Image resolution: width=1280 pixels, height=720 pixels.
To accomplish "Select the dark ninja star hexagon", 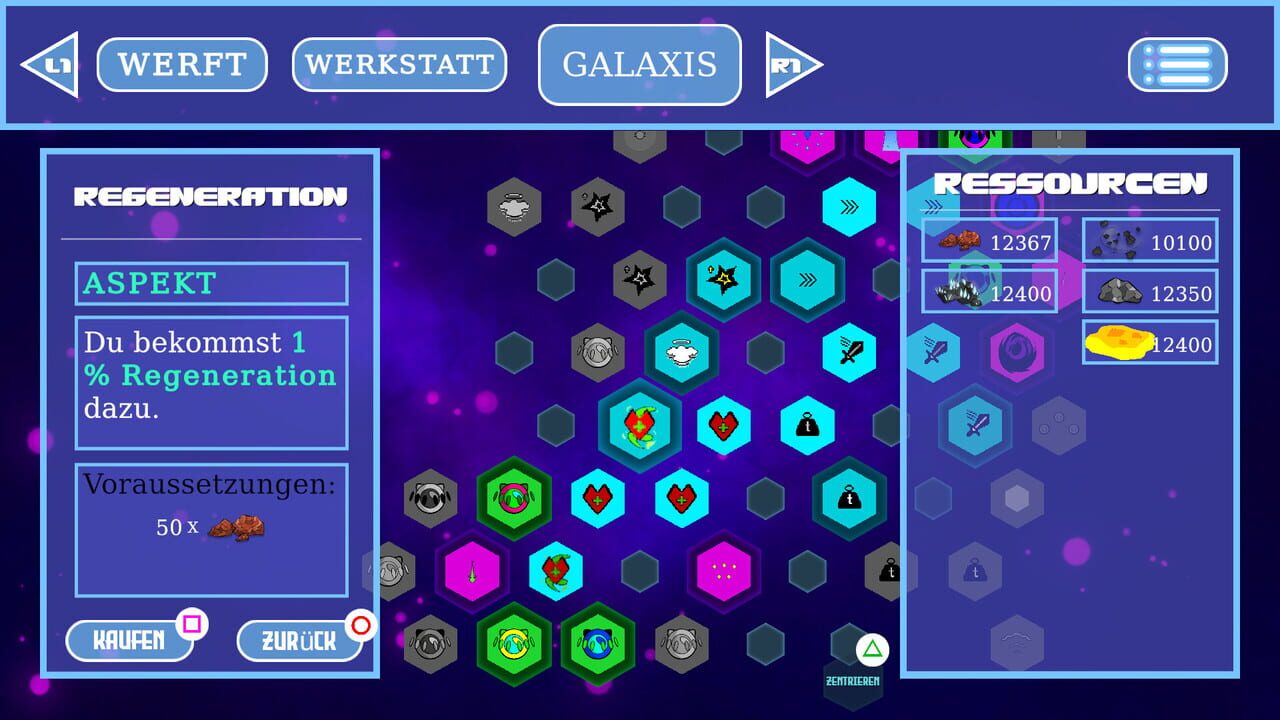I will (x=598, y=207).
